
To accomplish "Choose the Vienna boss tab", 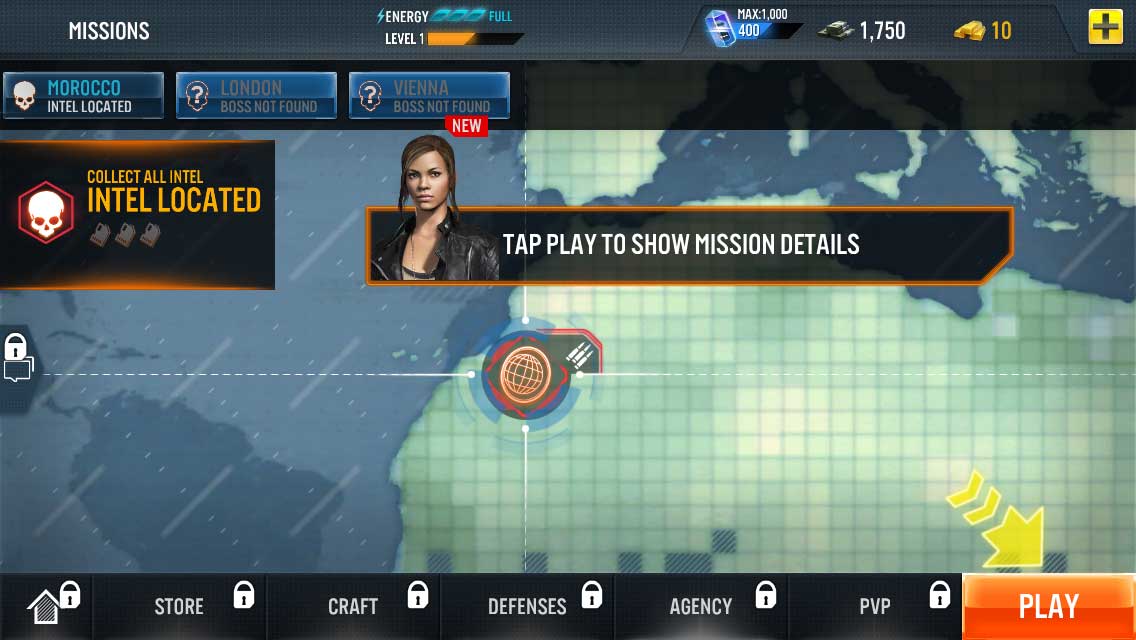I will click(x=429, y=96).
